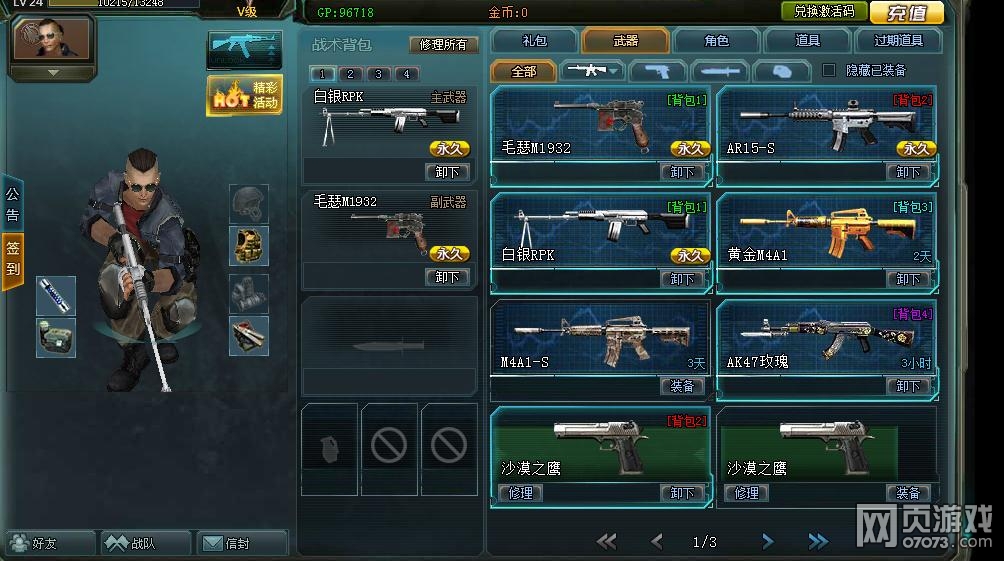This screenshot has height=561, width=1004.
Task: Select the 全部 all-weapons filter
Action: 523,71
